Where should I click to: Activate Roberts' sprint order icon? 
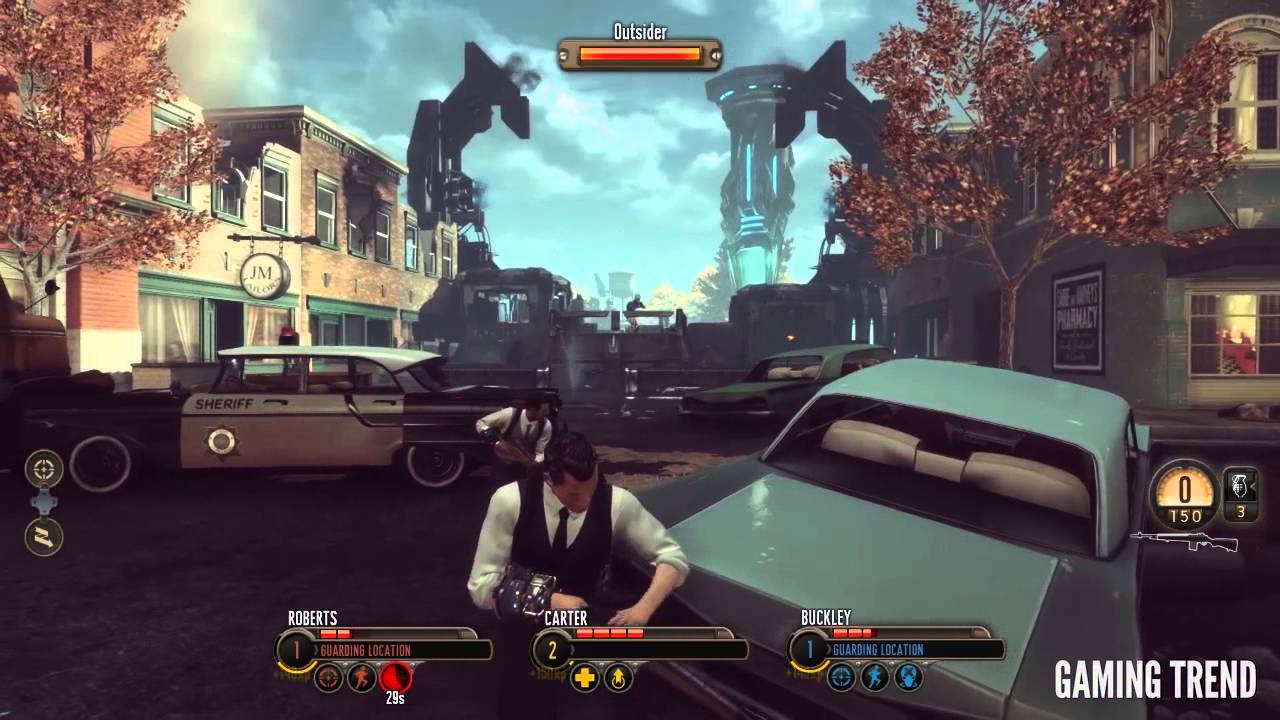(x=361, y=680)
